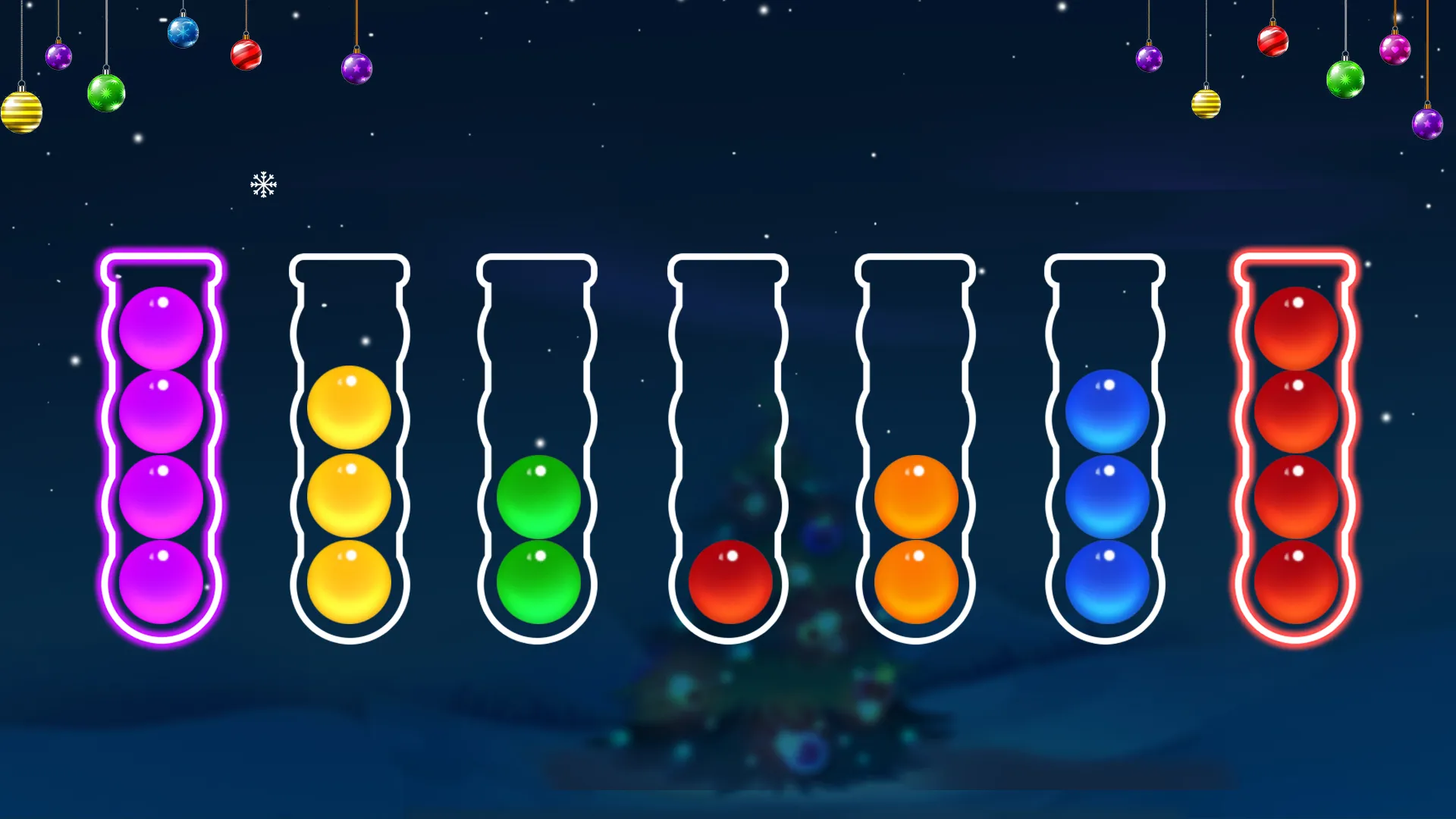Pick the tube with a single red ball
This screenshot has height=819, width=1456.
point(728,449)
